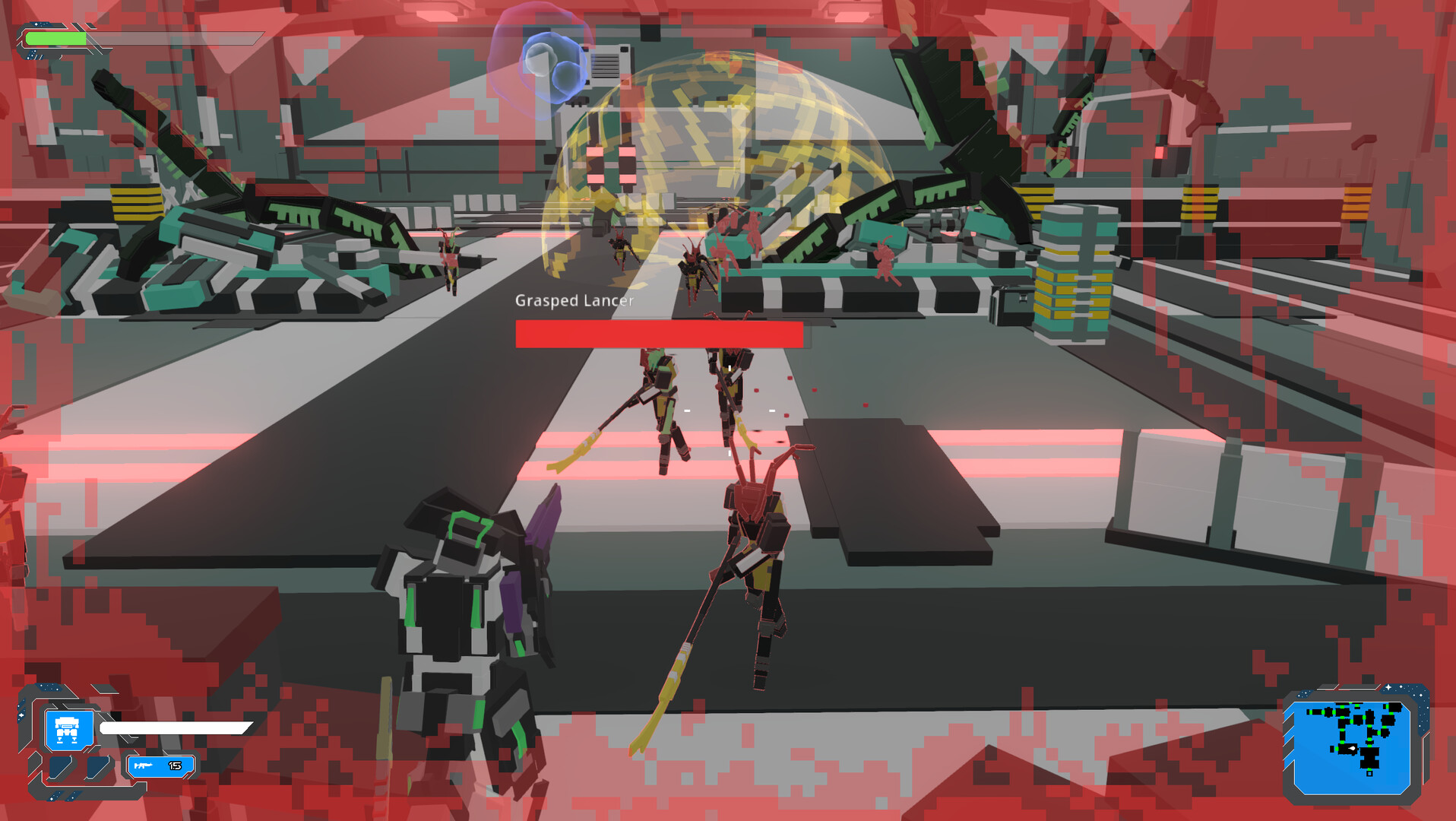Click the white player marker on the minimap

[1352, 749]
